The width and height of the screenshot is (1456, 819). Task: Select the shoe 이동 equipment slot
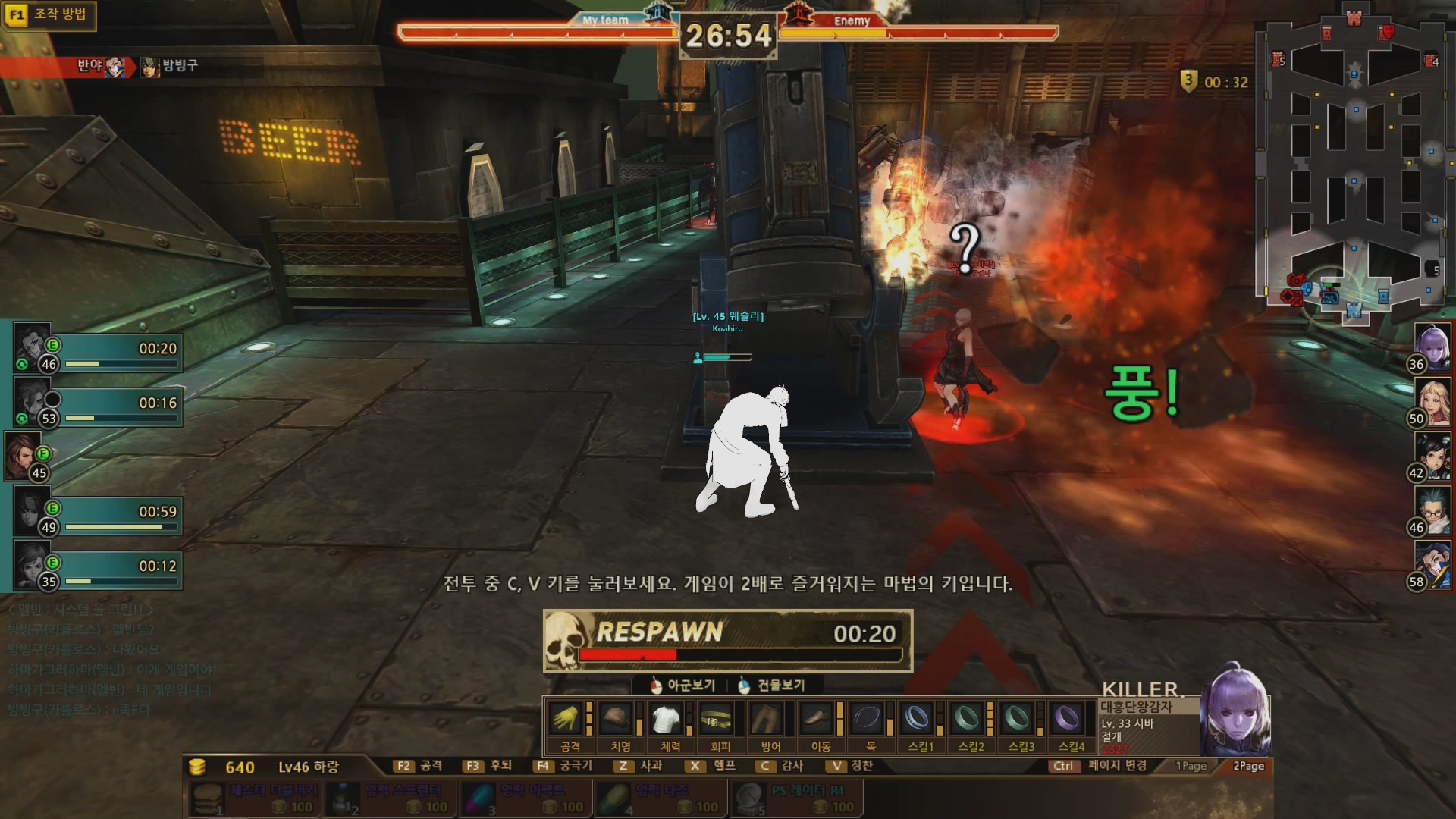click(x=817, y=718)
